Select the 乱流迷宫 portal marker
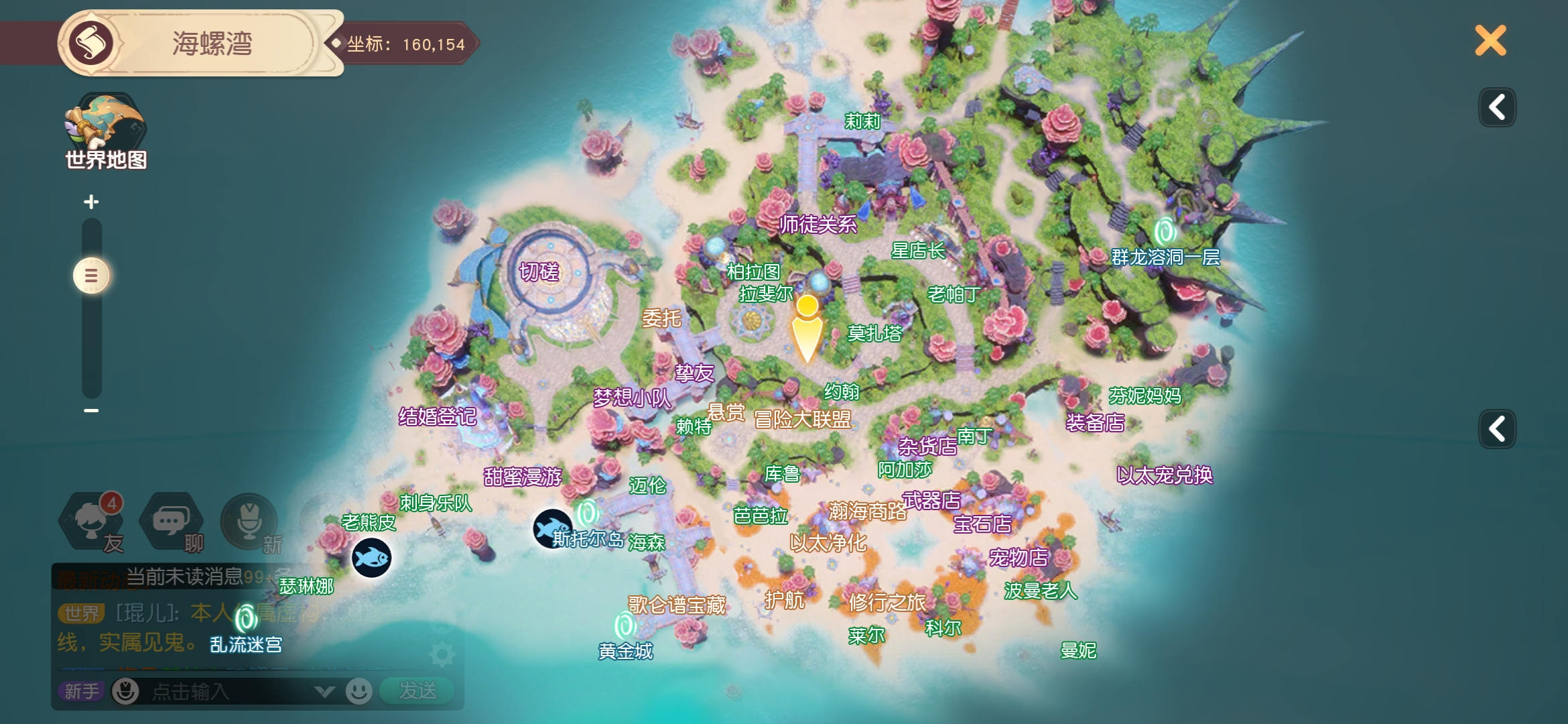 coord(246,619)
